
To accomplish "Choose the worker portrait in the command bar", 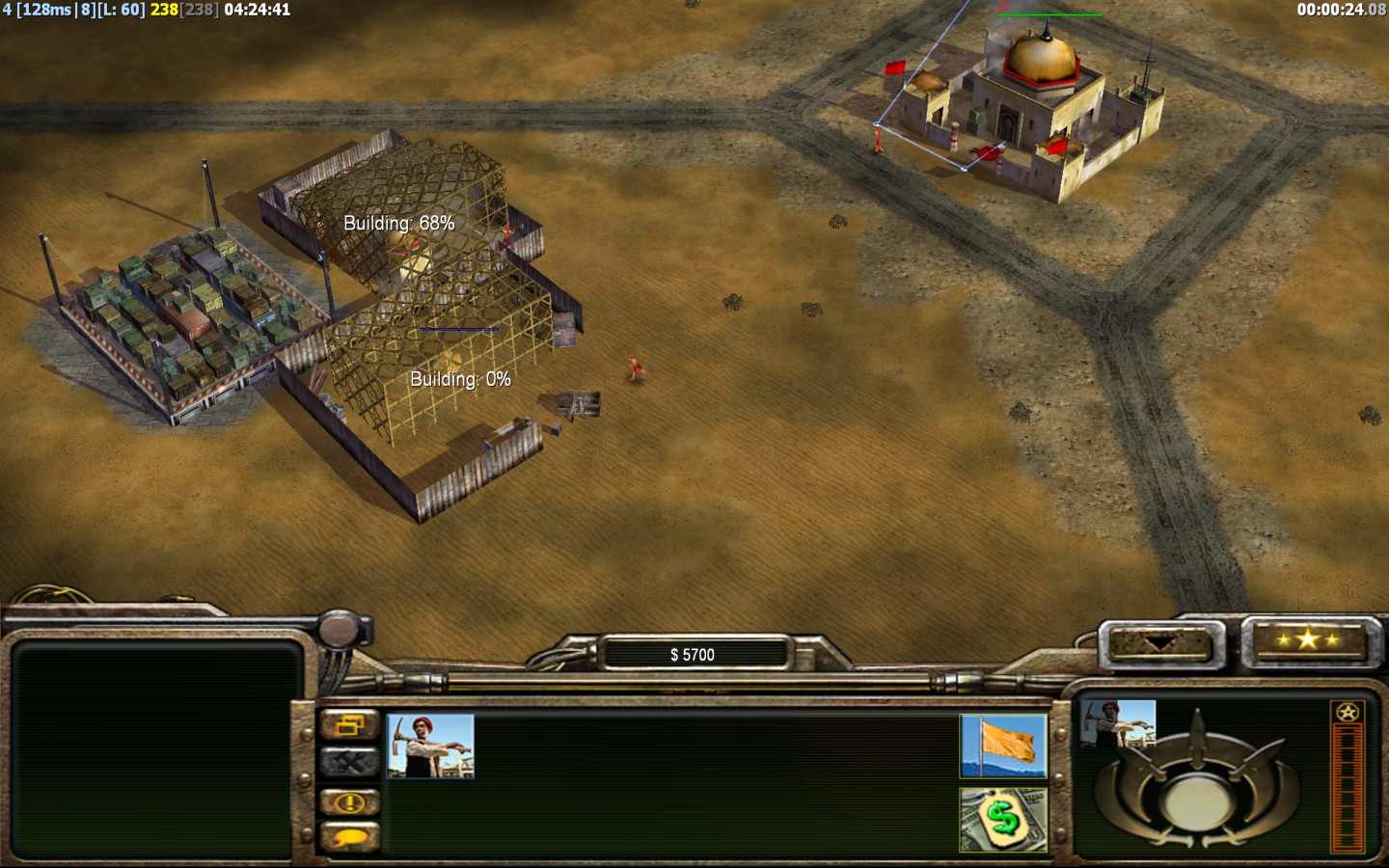I will (x=430, y=746).
